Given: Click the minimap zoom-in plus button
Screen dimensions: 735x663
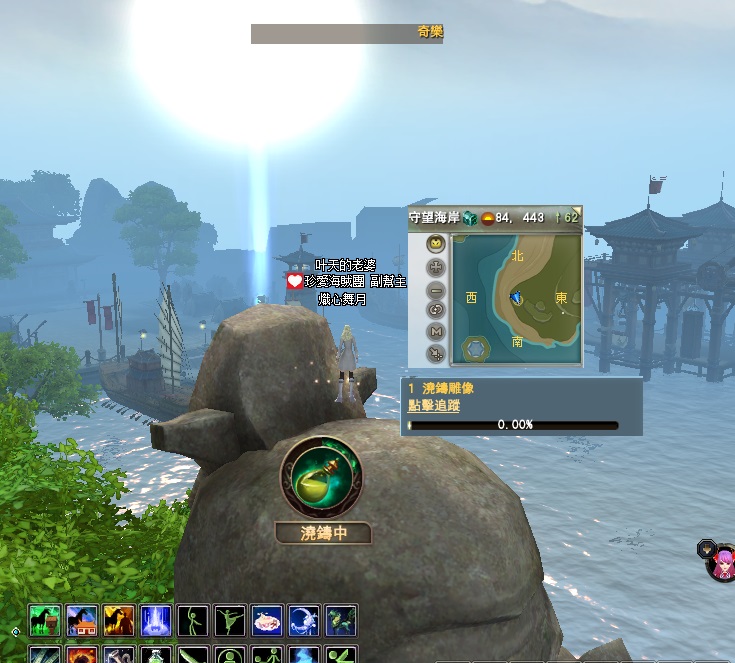Looking at the screenshot, I should (436, 267).
